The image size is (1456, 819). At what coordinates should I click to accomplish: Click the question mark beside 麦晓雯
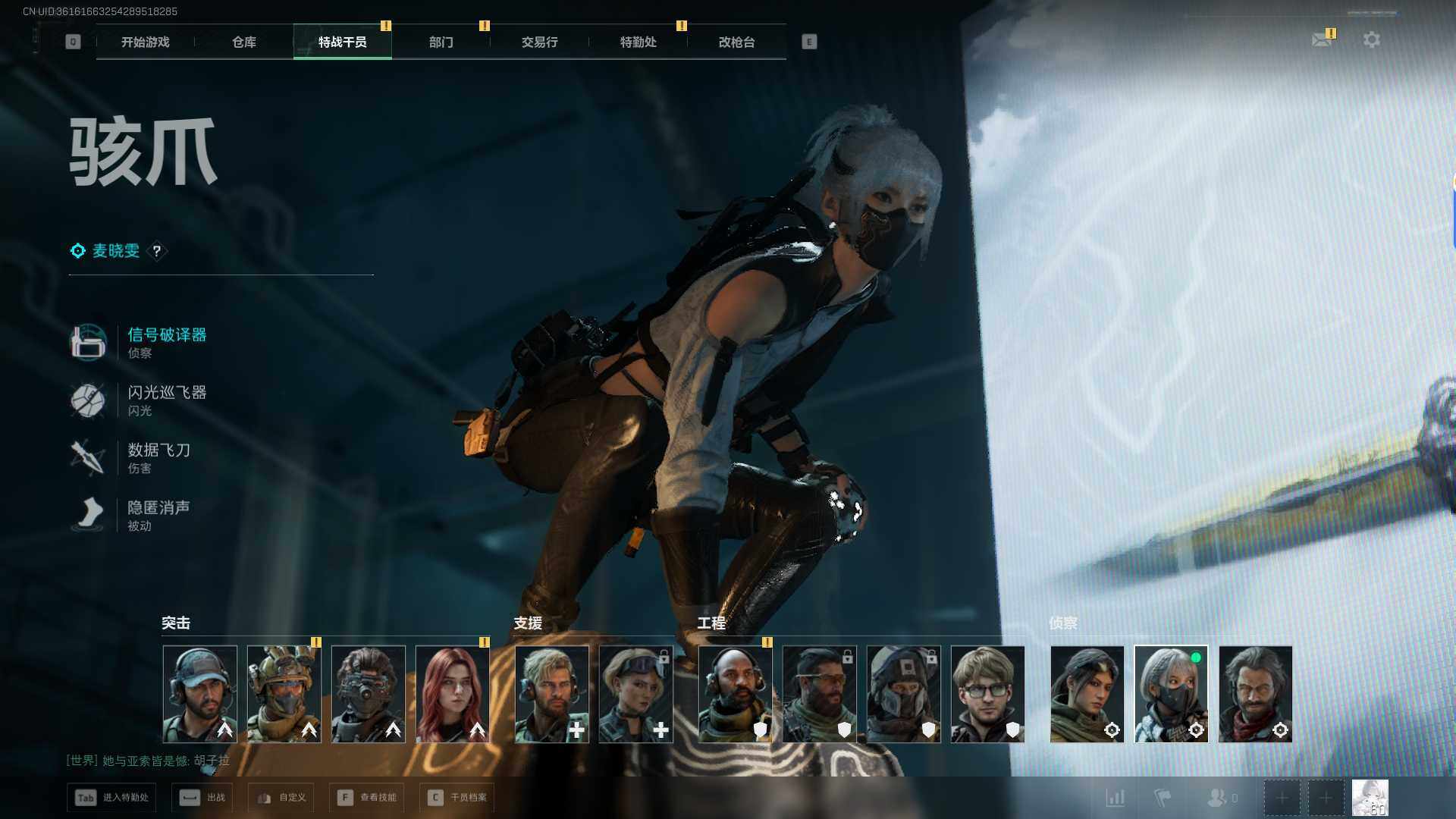pyautogui.click(x=157, y=251)
